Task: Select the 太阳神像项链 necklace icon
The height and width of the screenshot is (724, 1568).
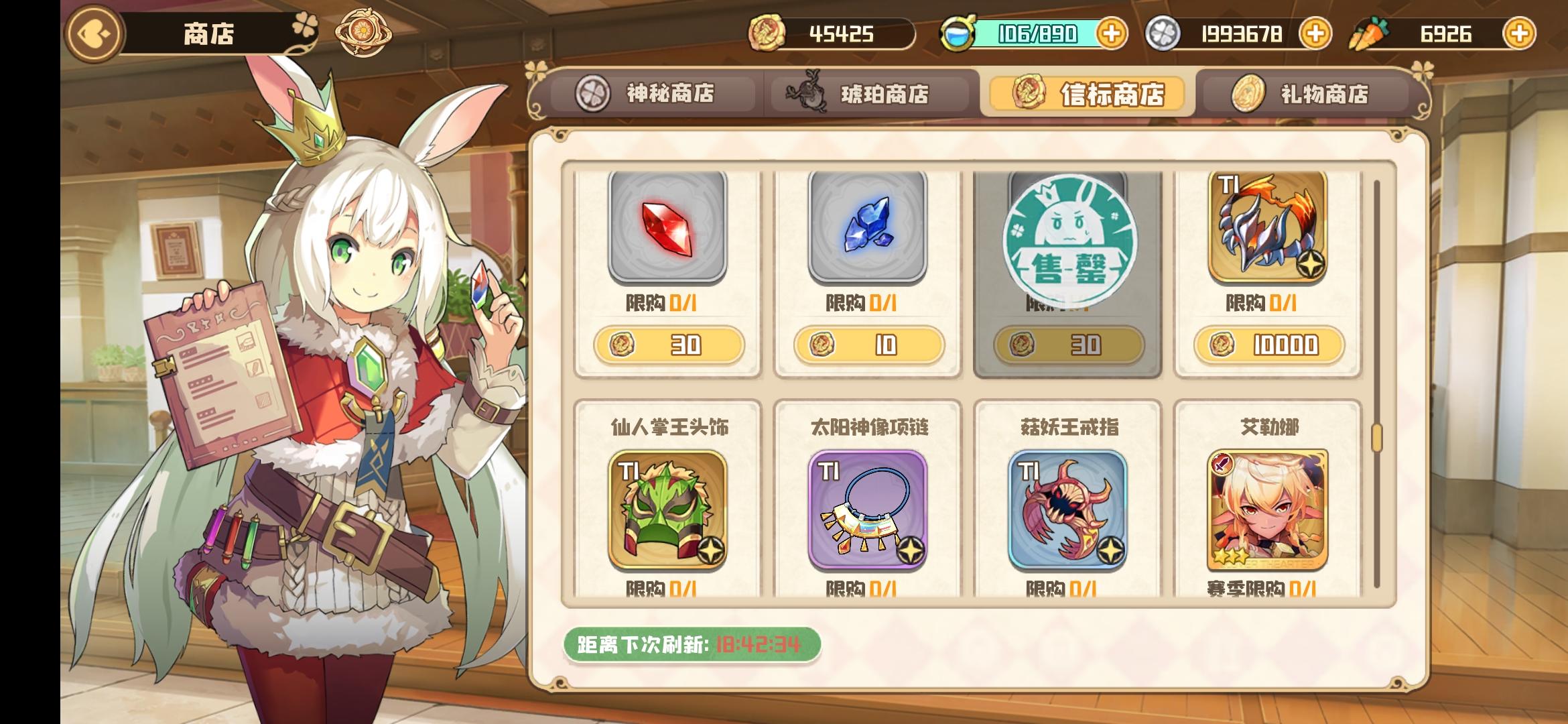Action: 868,509
